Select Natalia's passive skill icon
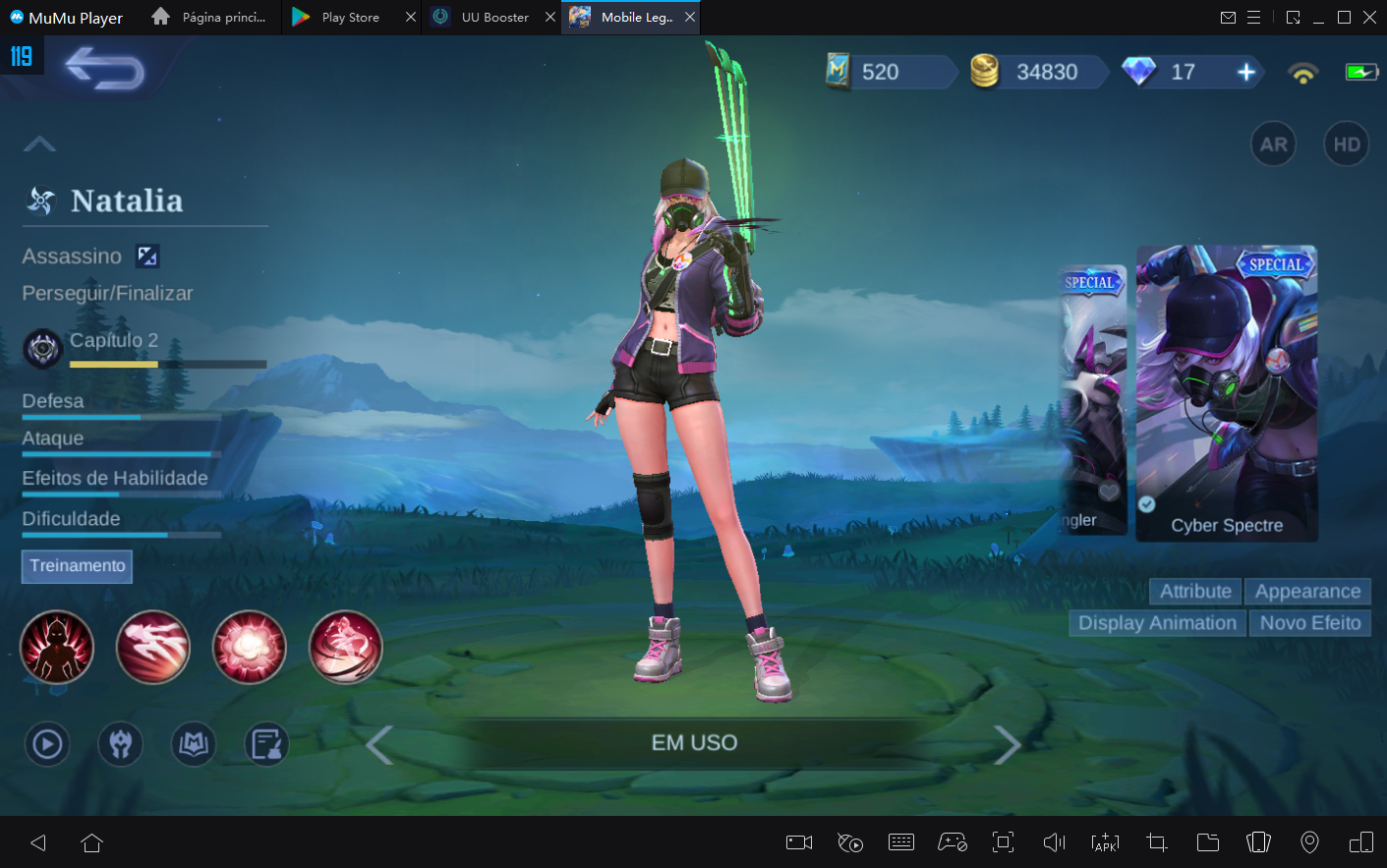 pyautogui.click(x=57, y=647)
